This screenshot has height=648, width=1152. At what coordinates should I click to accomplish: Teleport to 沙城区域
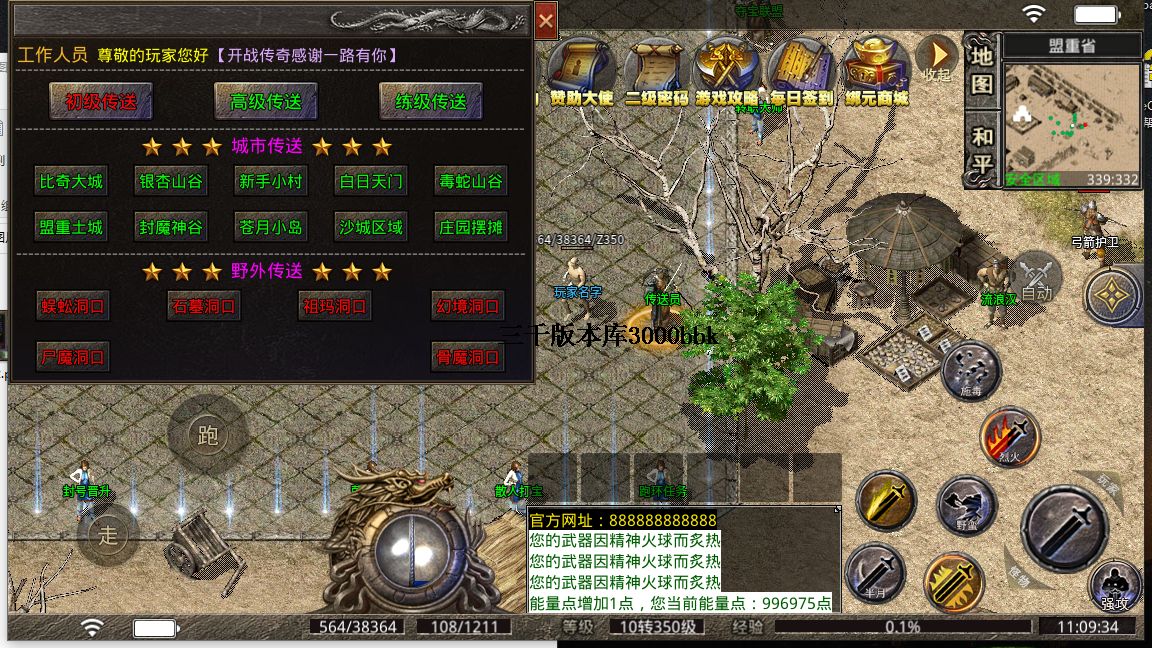371,227
